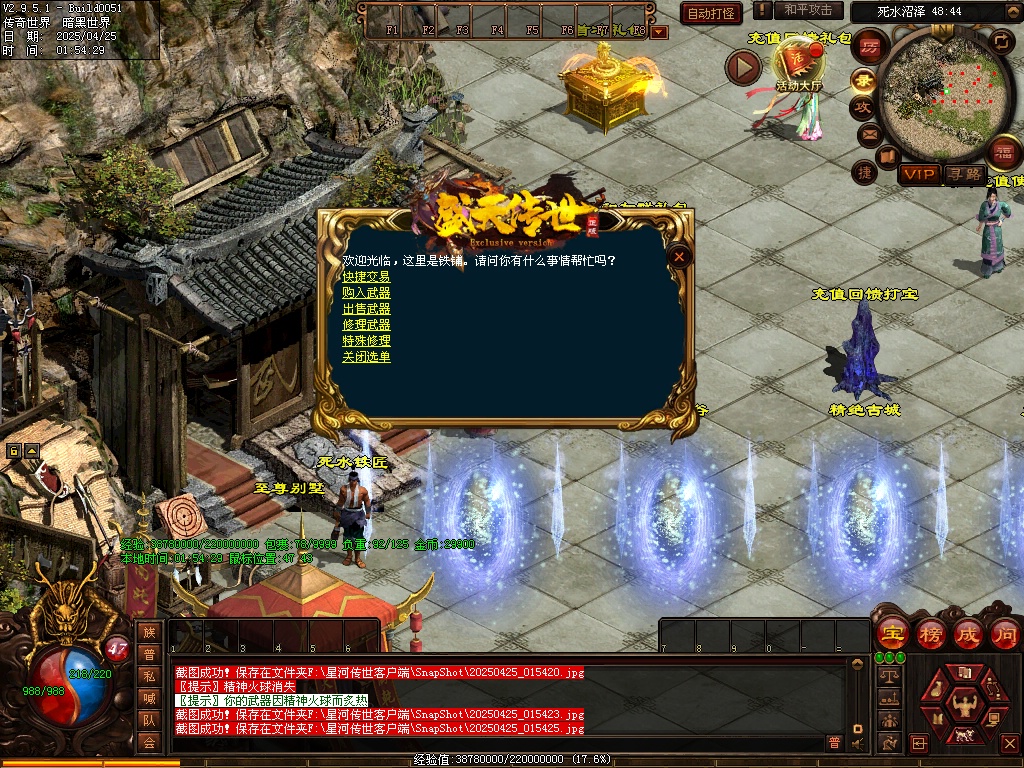Click the round play arrow button
This screenshot has height=768, width=1024.
(x=743, y=67)
